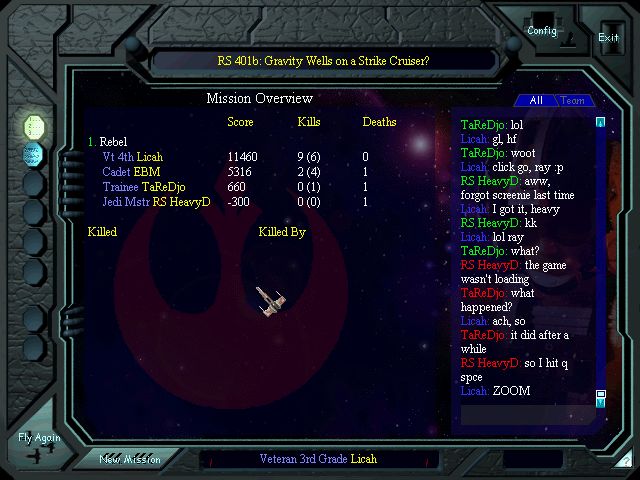
Task: Select the green highlighted overview button
Action: tap(34, 126)
